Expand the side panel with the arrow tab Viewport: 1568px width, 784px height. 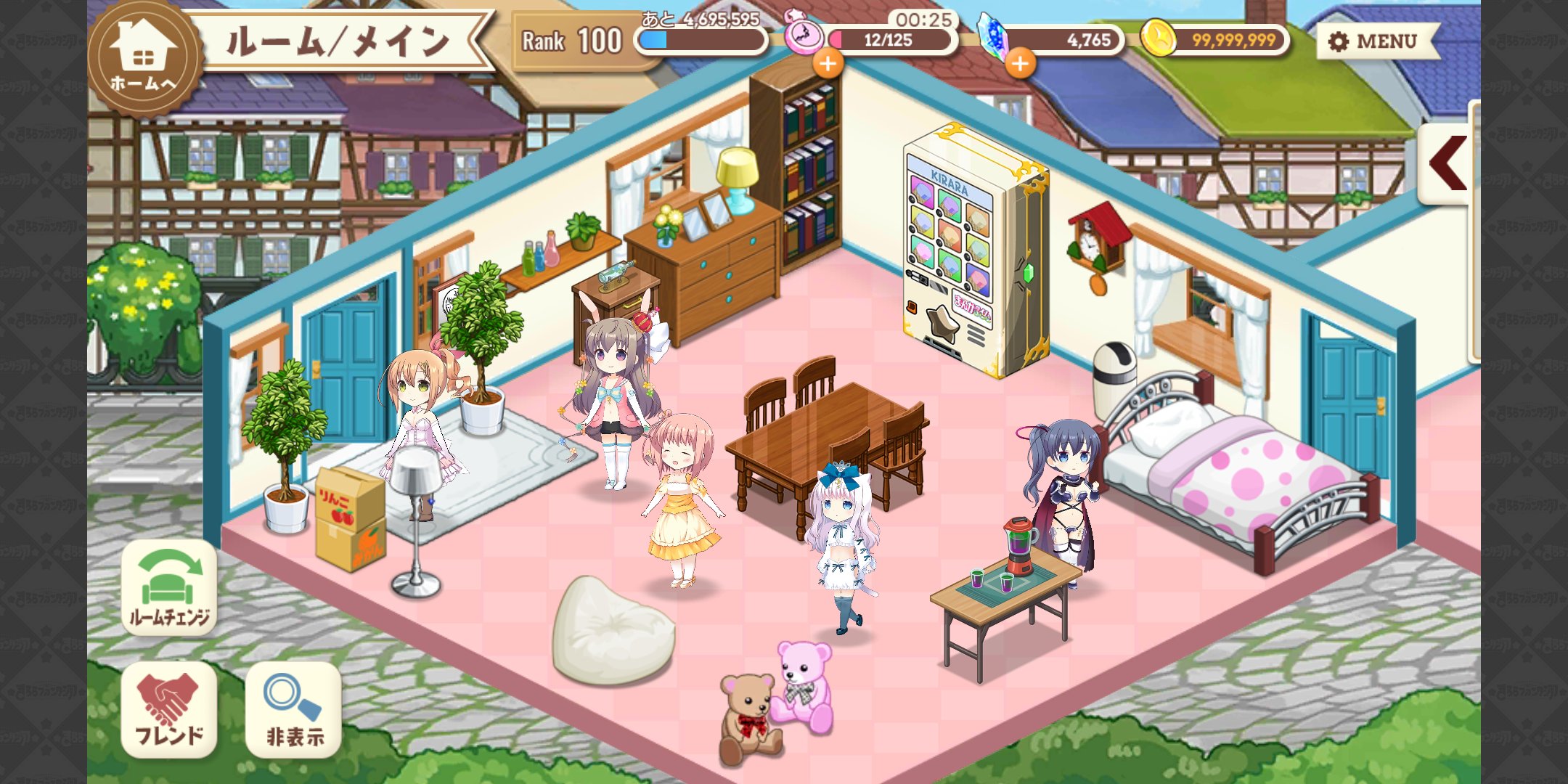coord(1446,163)
